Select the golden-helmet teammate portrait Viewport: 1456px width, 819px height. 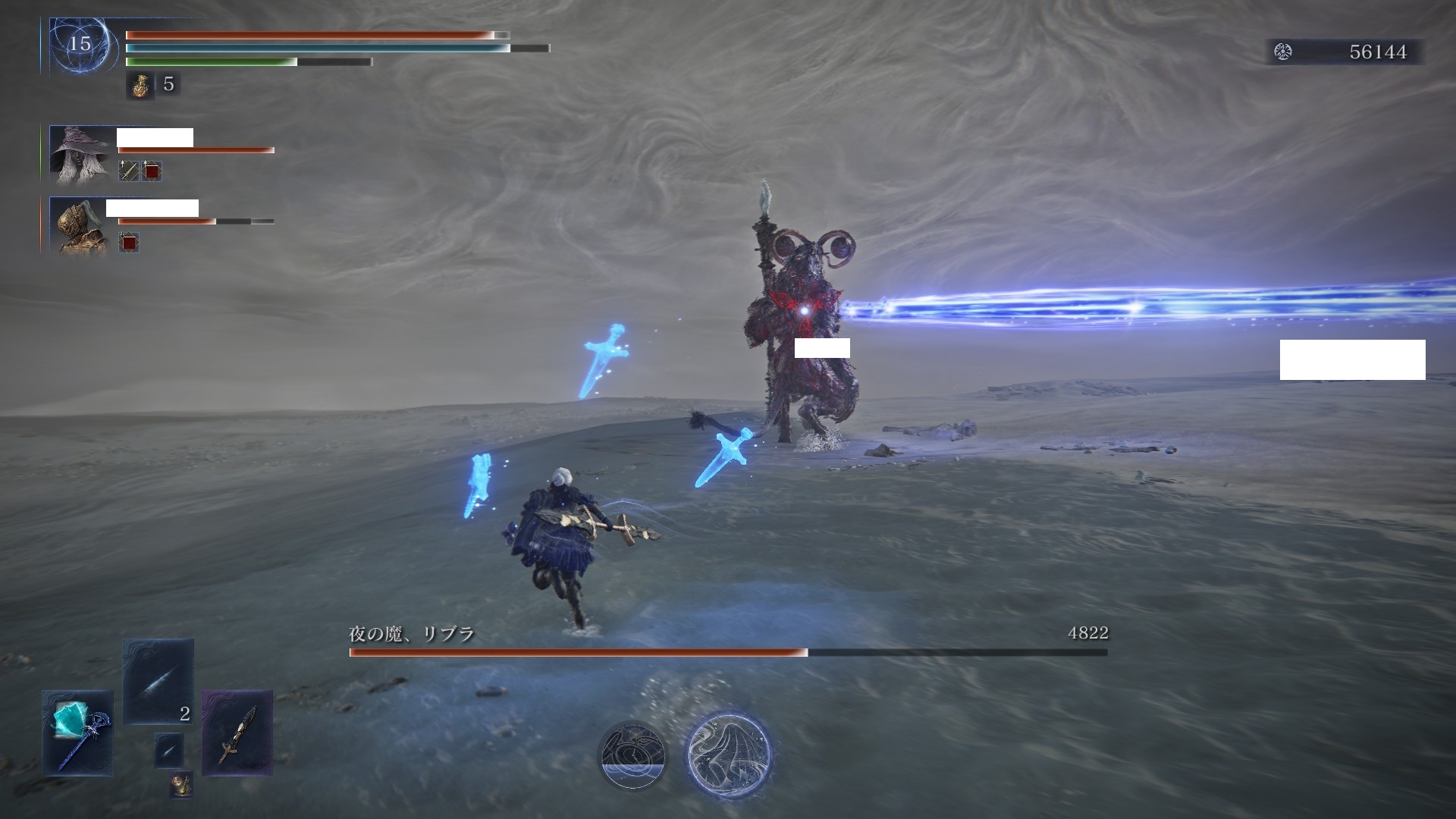(80, 225)
